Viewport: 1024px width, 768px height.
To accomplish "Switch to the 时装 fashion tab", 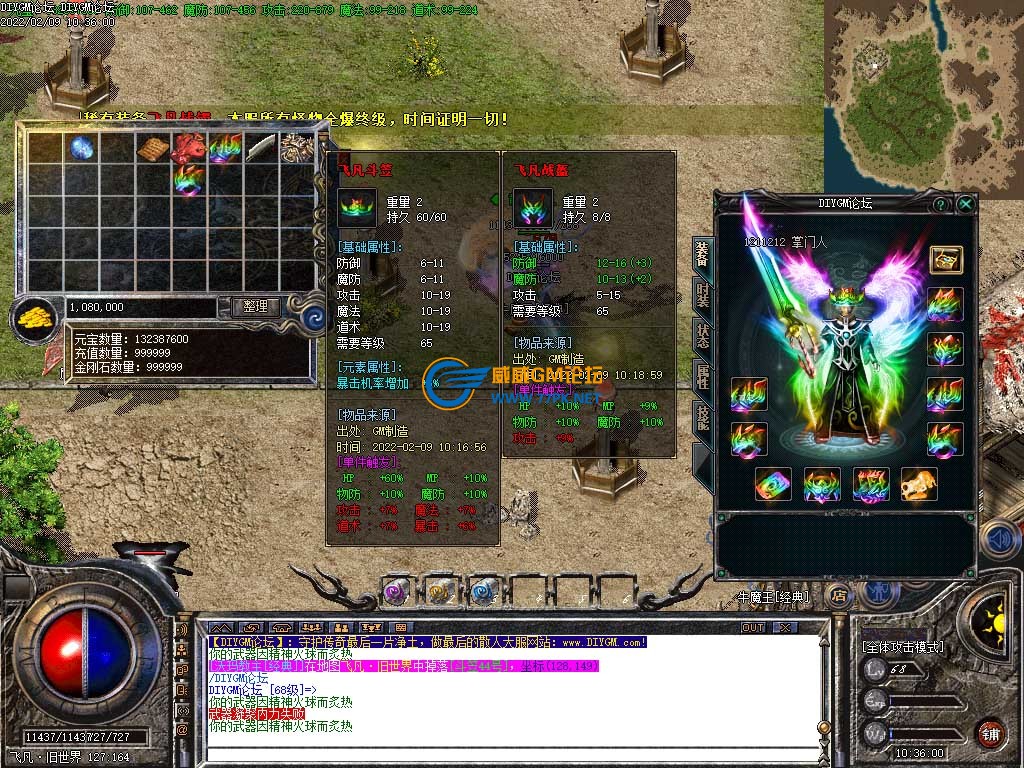I will 703,295.
